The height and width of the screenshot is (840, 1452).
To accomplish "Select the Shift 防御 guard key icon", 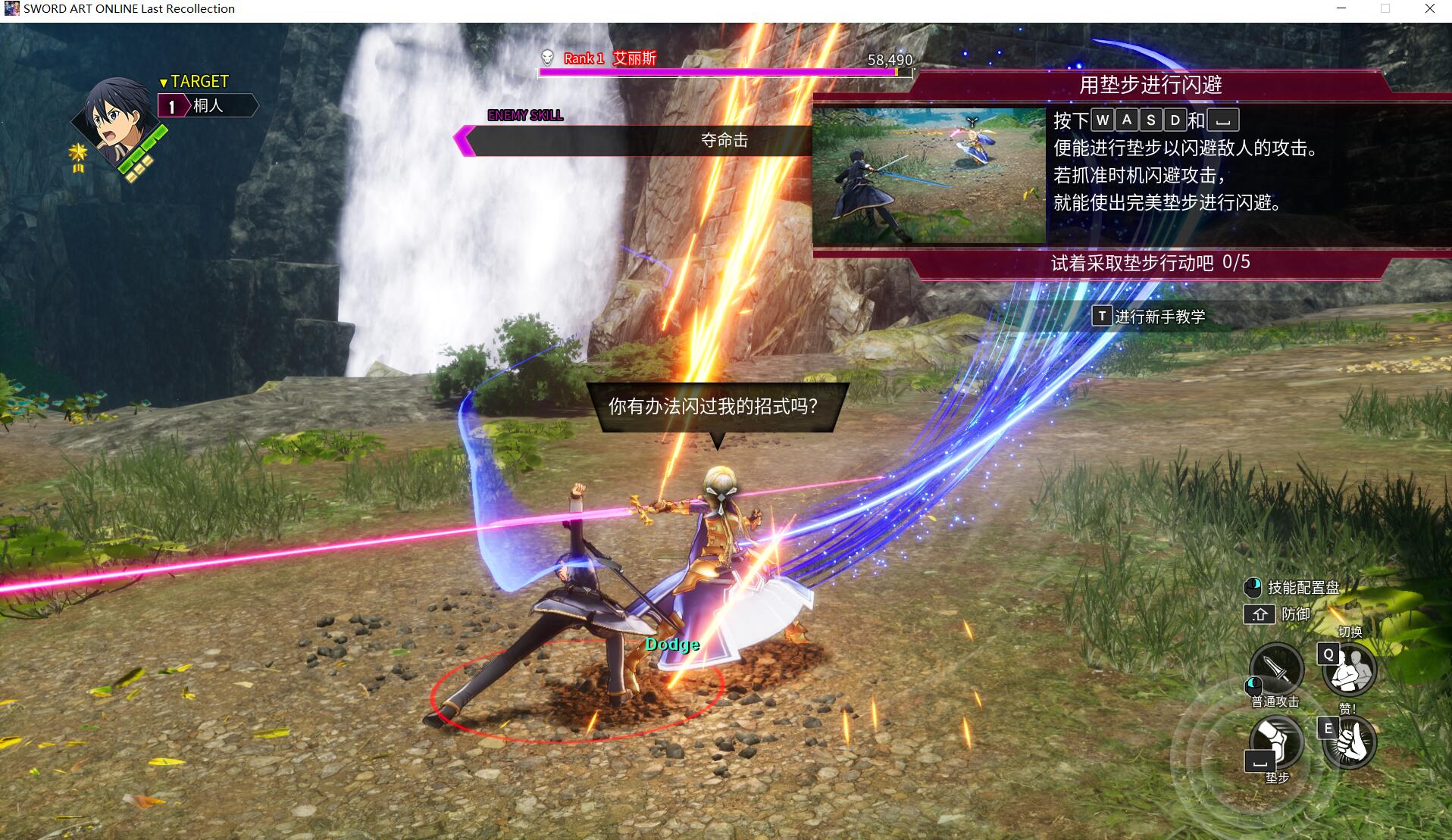I will (x=1260, y=615).
